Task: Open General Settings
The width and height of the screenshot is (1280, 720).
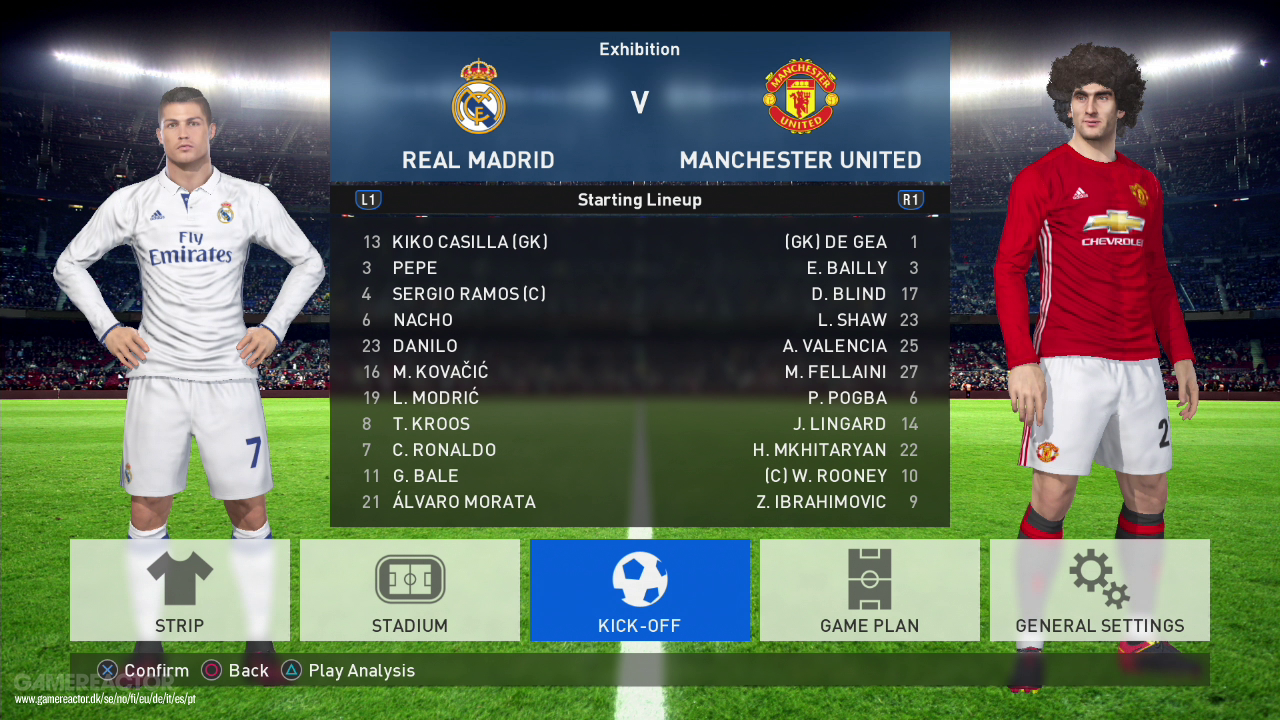Action: tap(1100, 590)
